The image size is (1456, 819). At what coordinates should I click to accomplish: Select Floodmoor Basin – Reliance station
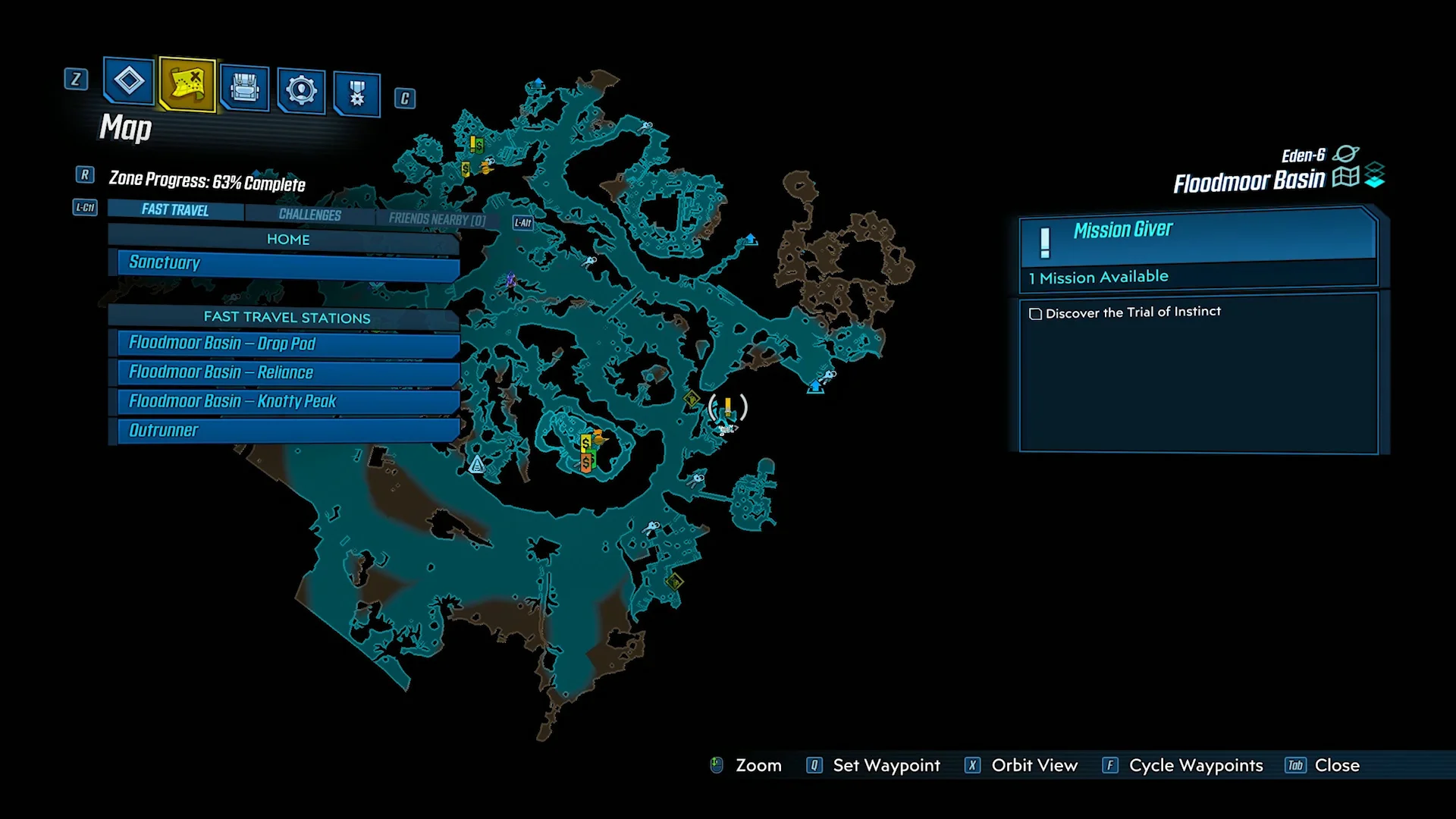pyautogui.click(x=288, y=372)
